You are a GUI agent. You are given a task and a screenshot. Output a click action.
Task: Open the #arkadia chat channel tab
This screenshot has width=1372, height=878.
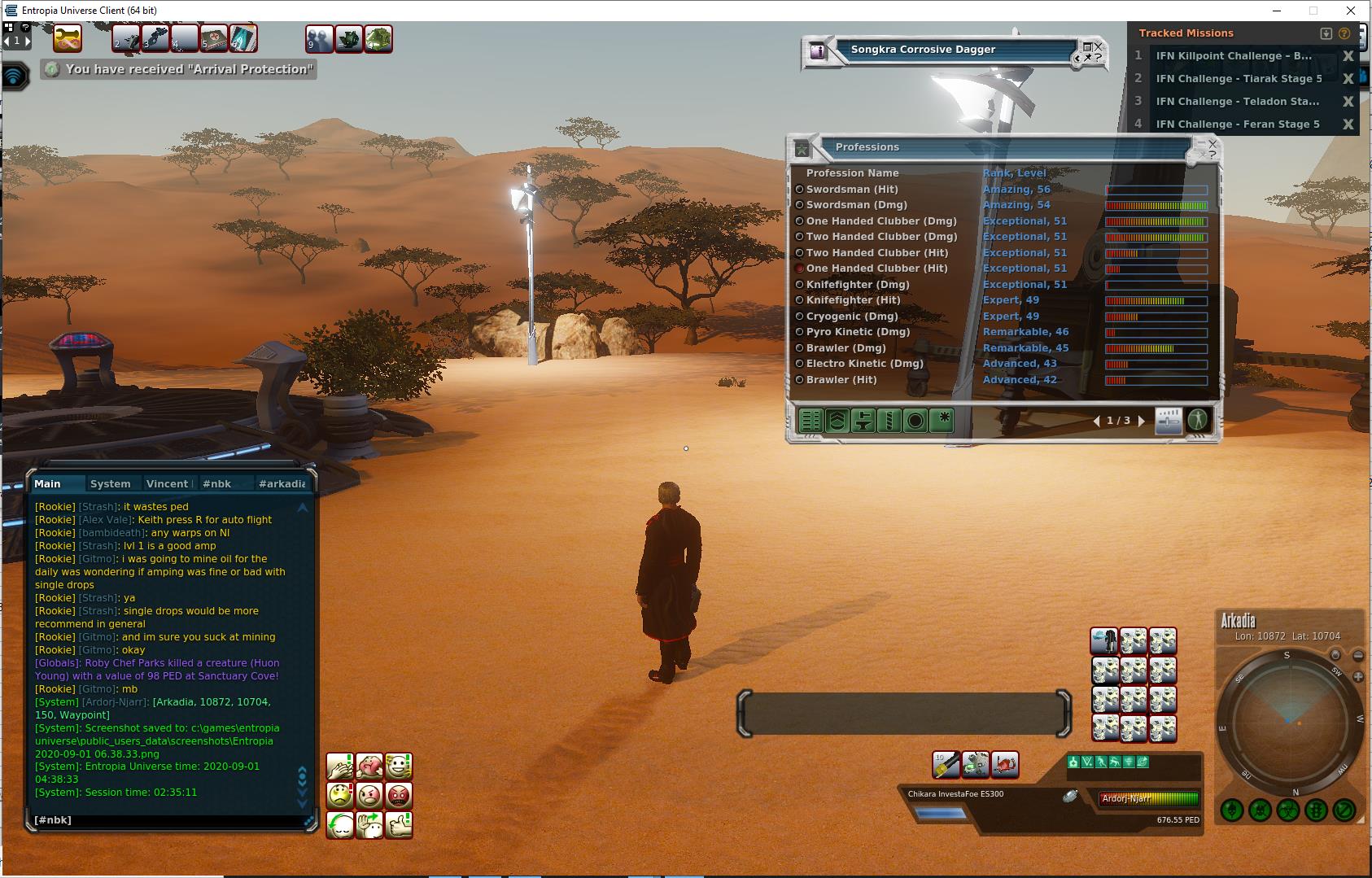tap(282, 483)
